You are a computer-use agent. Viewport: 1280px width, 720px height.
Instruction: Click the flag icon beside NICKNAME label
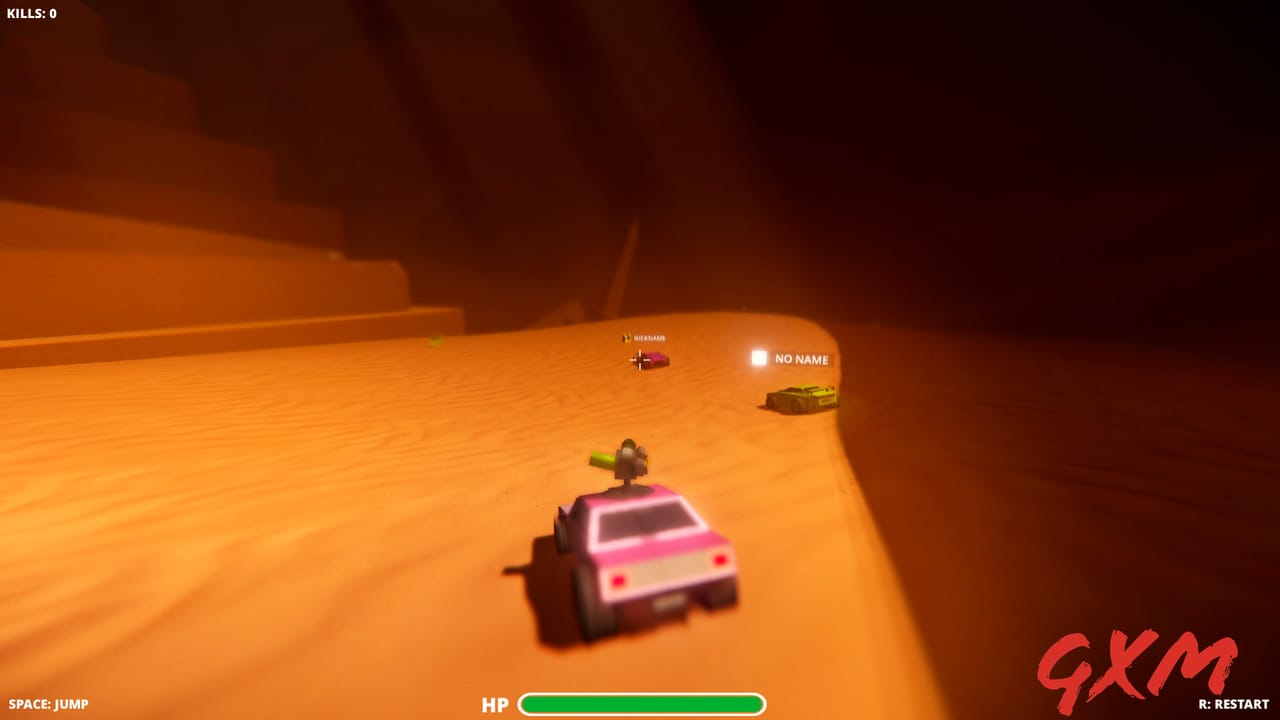click(627, 338)
